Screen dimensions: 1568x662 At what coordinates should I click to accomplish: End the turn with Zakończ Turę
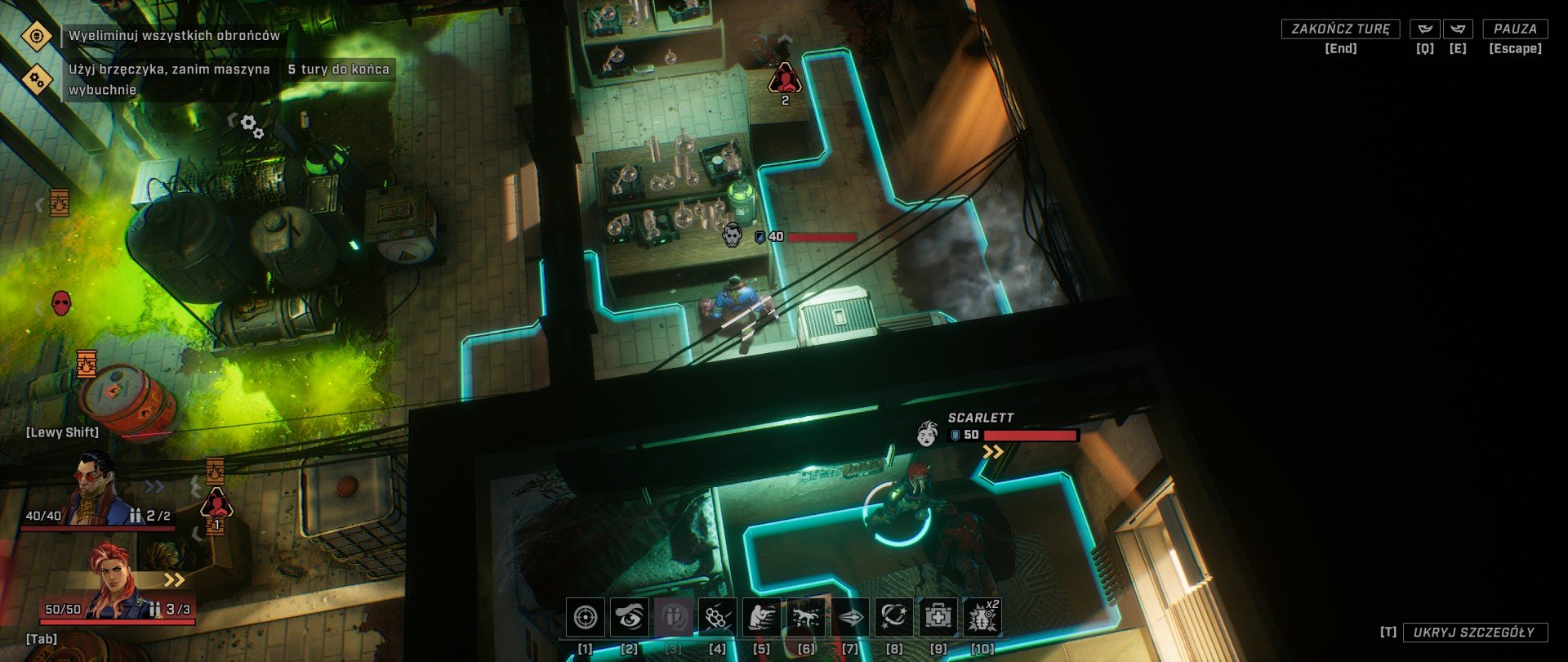1340,29
